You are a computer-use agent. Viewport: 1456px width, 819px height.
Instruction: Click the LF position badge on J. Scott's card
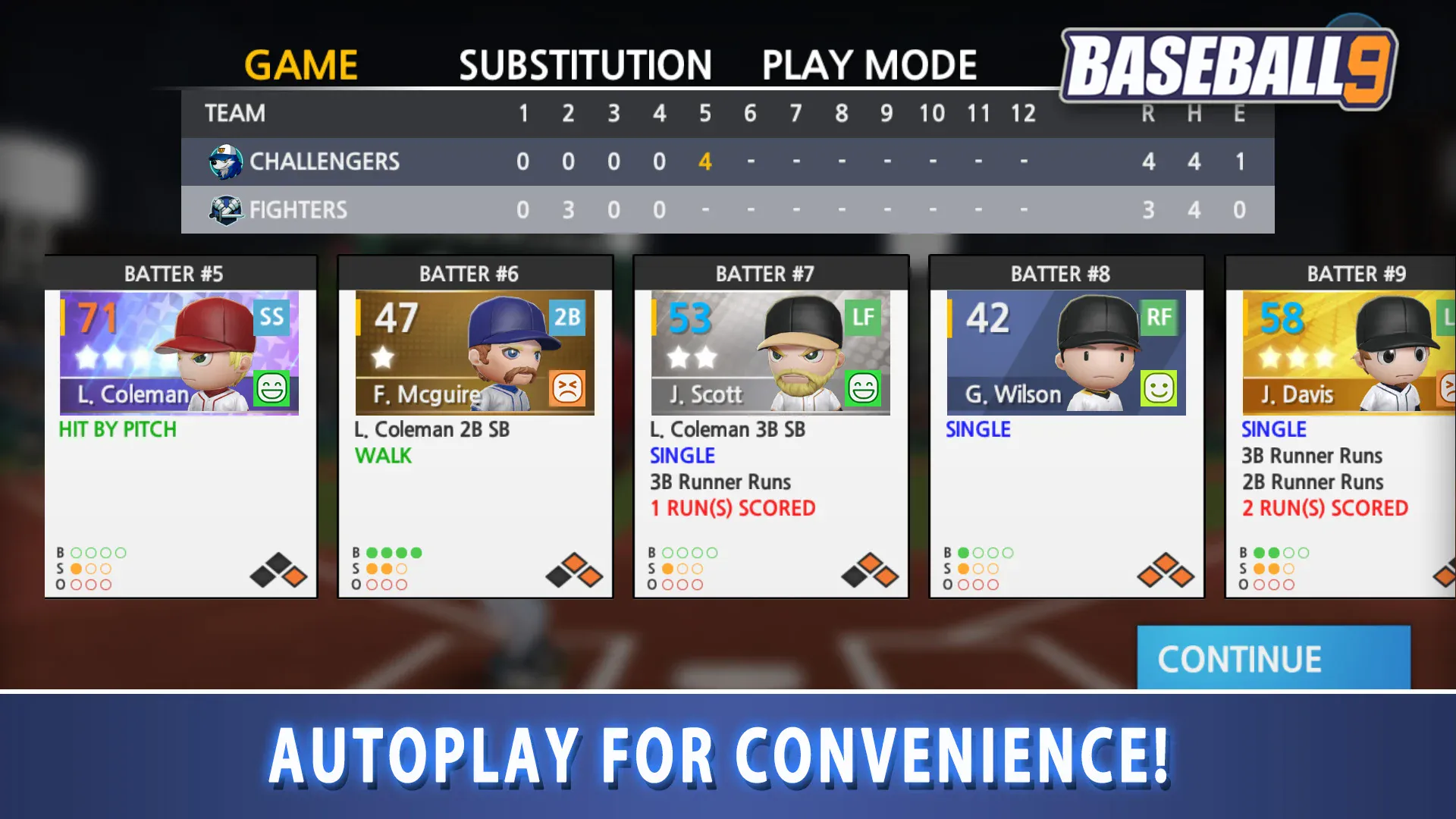862,317
